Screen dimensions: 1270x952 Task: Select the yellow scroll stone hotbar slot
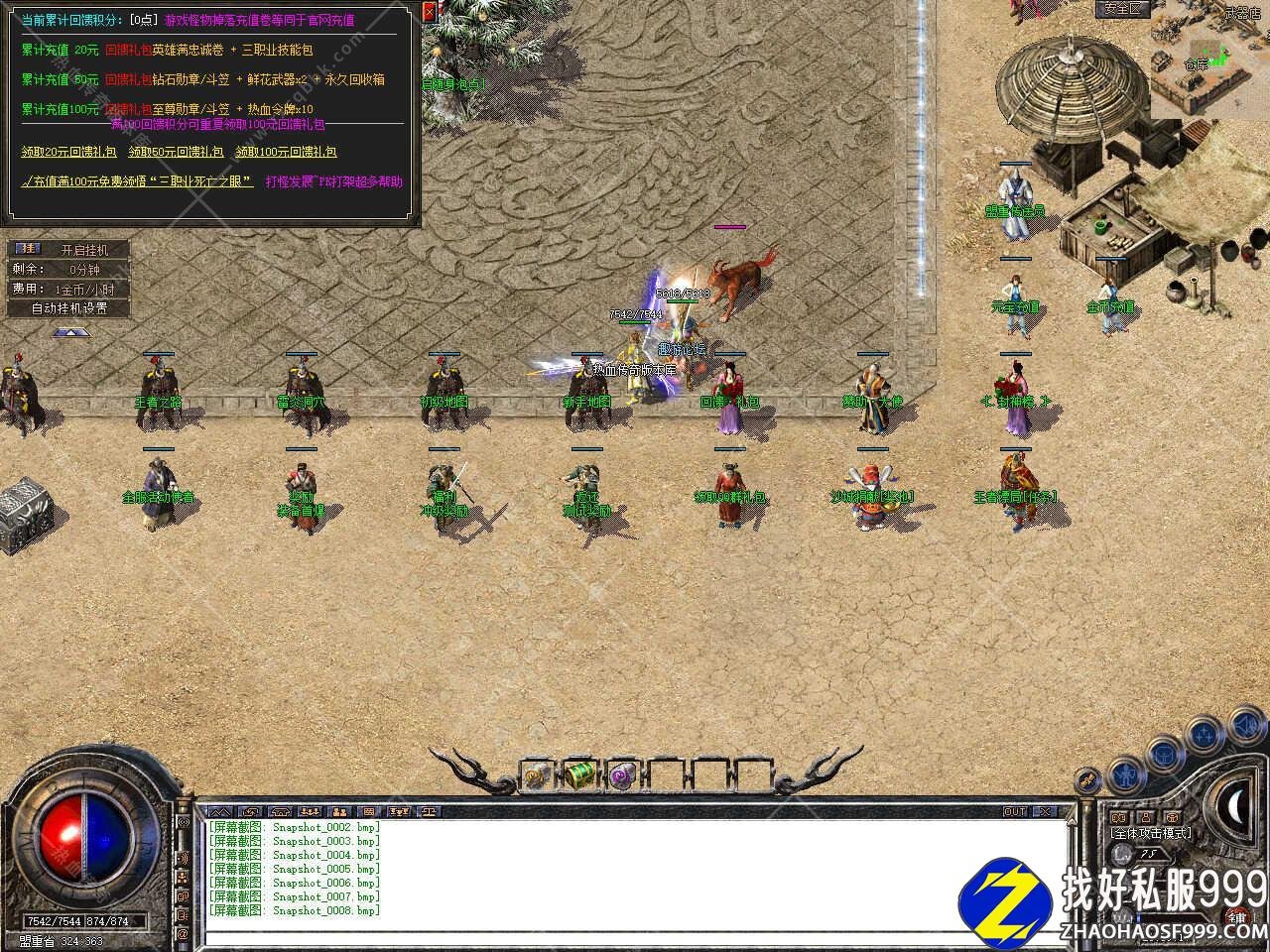536,774
